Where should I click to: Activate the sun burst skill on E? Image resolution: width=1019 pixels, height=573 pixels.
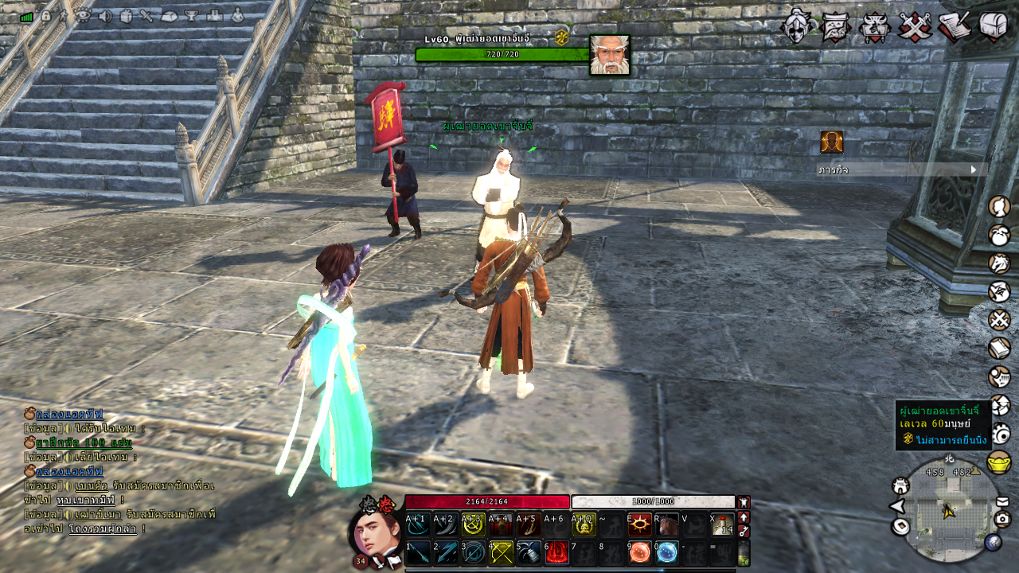tap(638, 524)
